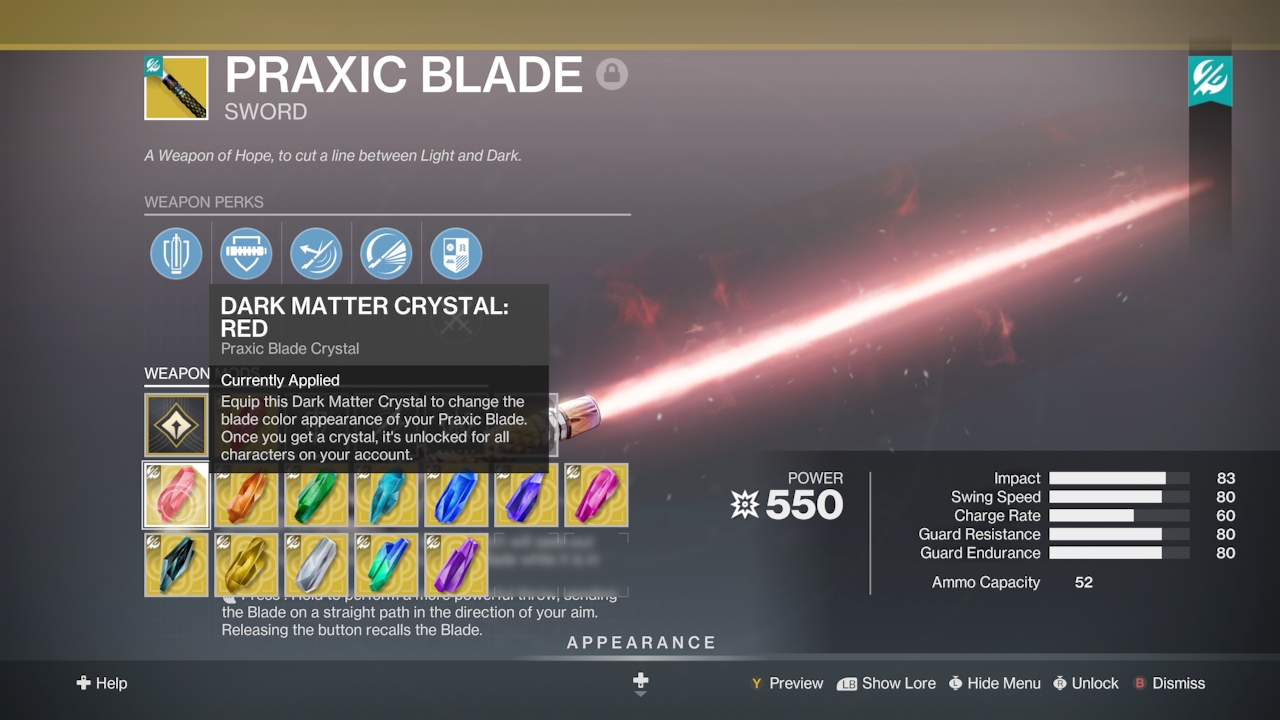
Task: Equip the magenta pink crystal
Action: tap(596, 495)
